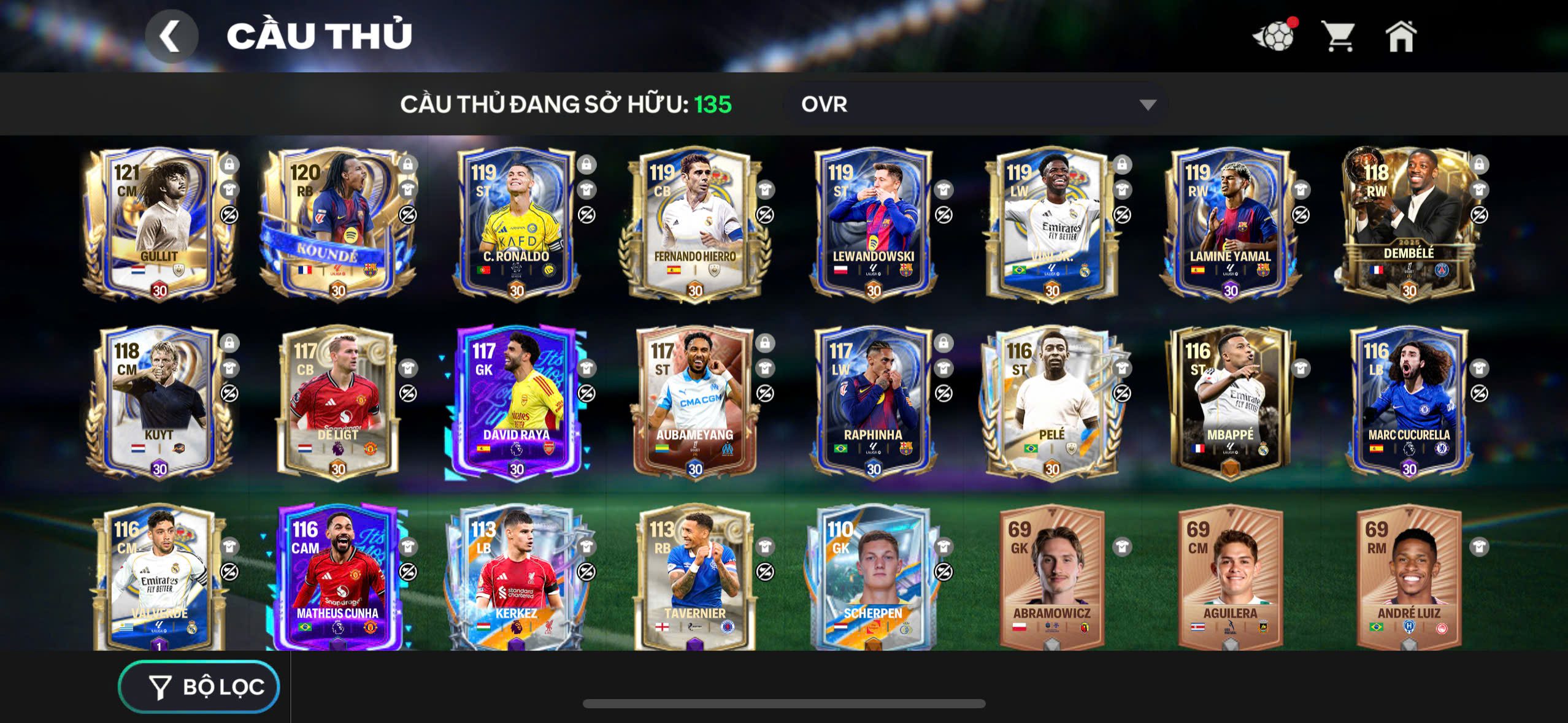Choose the Aubameyang 117 ST card
Screen dimensions: 1568x723
pyautogui.click(x=695, y=402)
